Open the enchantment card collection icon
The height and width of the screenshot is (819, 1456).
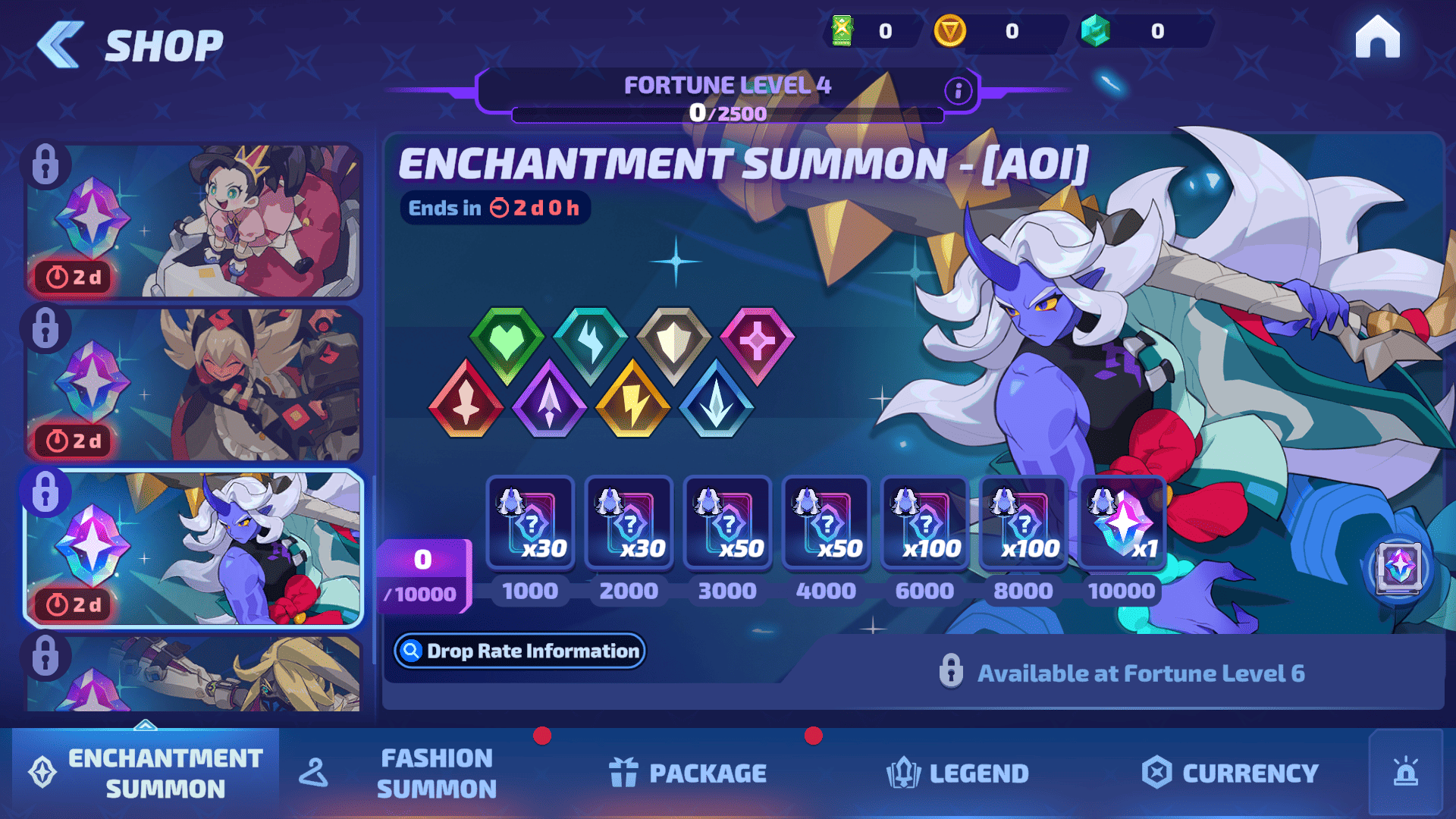tap(1398, 567)
